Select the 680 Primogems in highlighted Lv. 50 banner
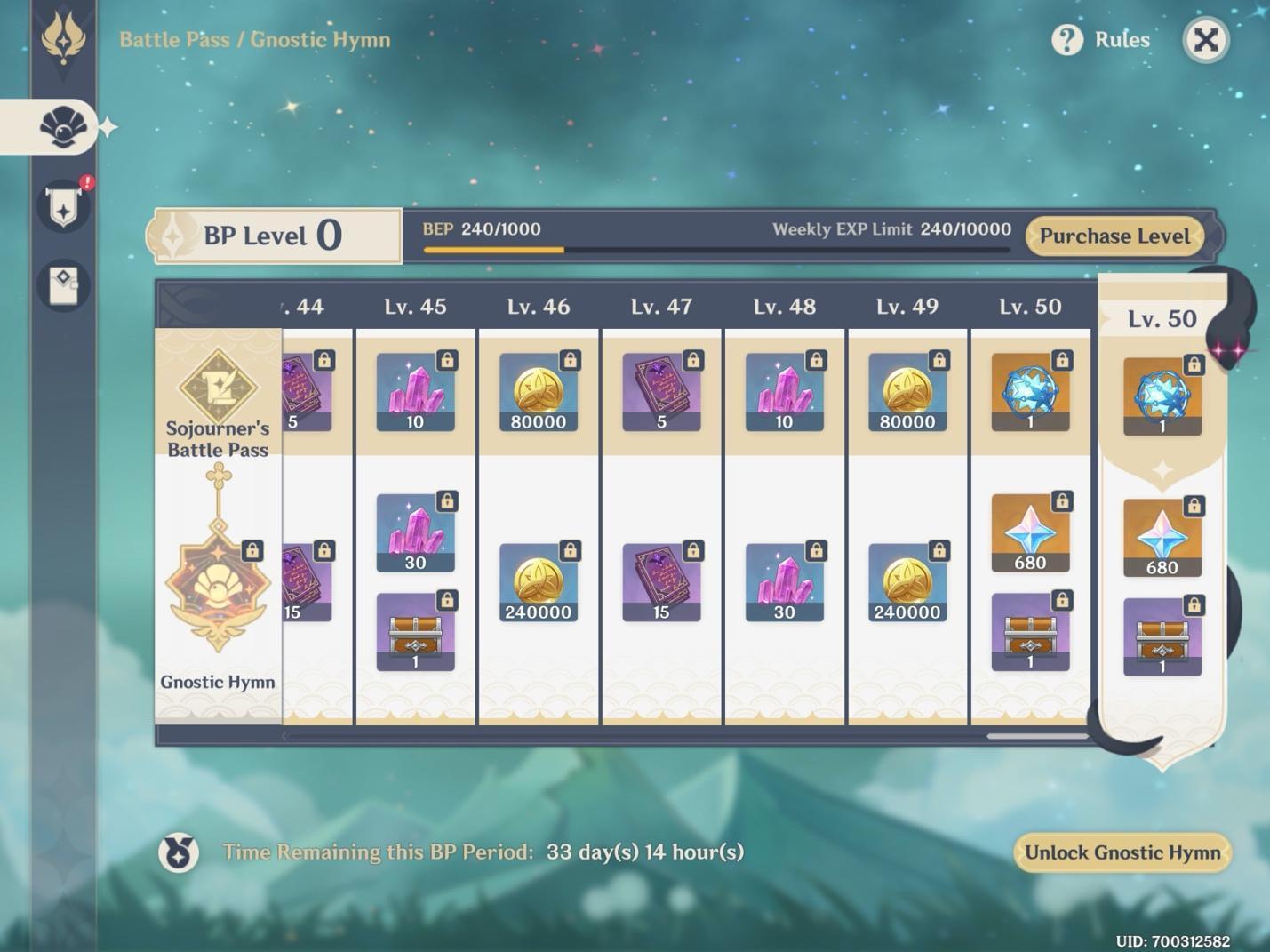This screenshot has height=952, width=1270. [x=1162, y=538]
